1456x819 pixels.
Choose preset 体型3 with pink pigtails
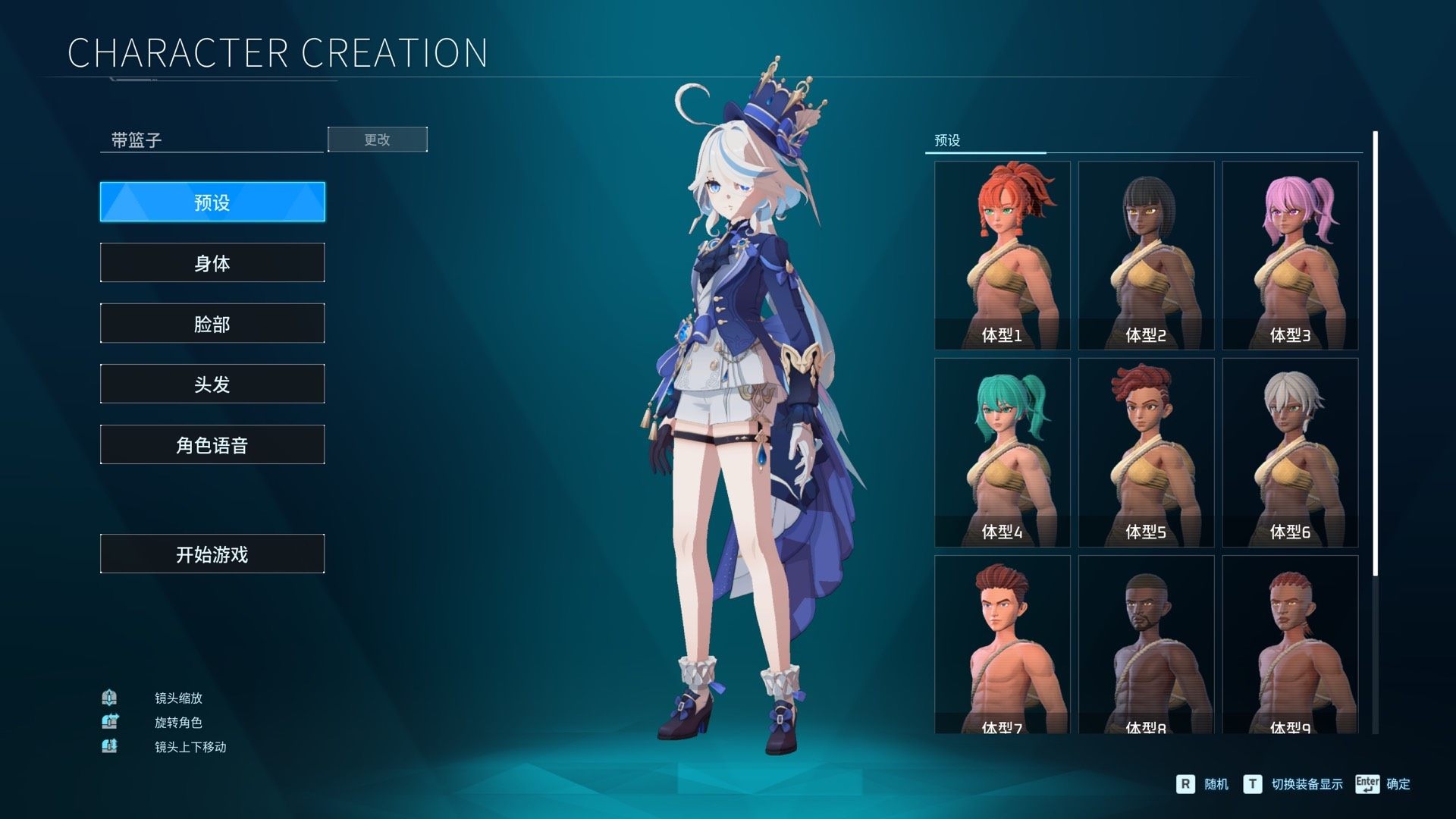tap(1290, 255)
